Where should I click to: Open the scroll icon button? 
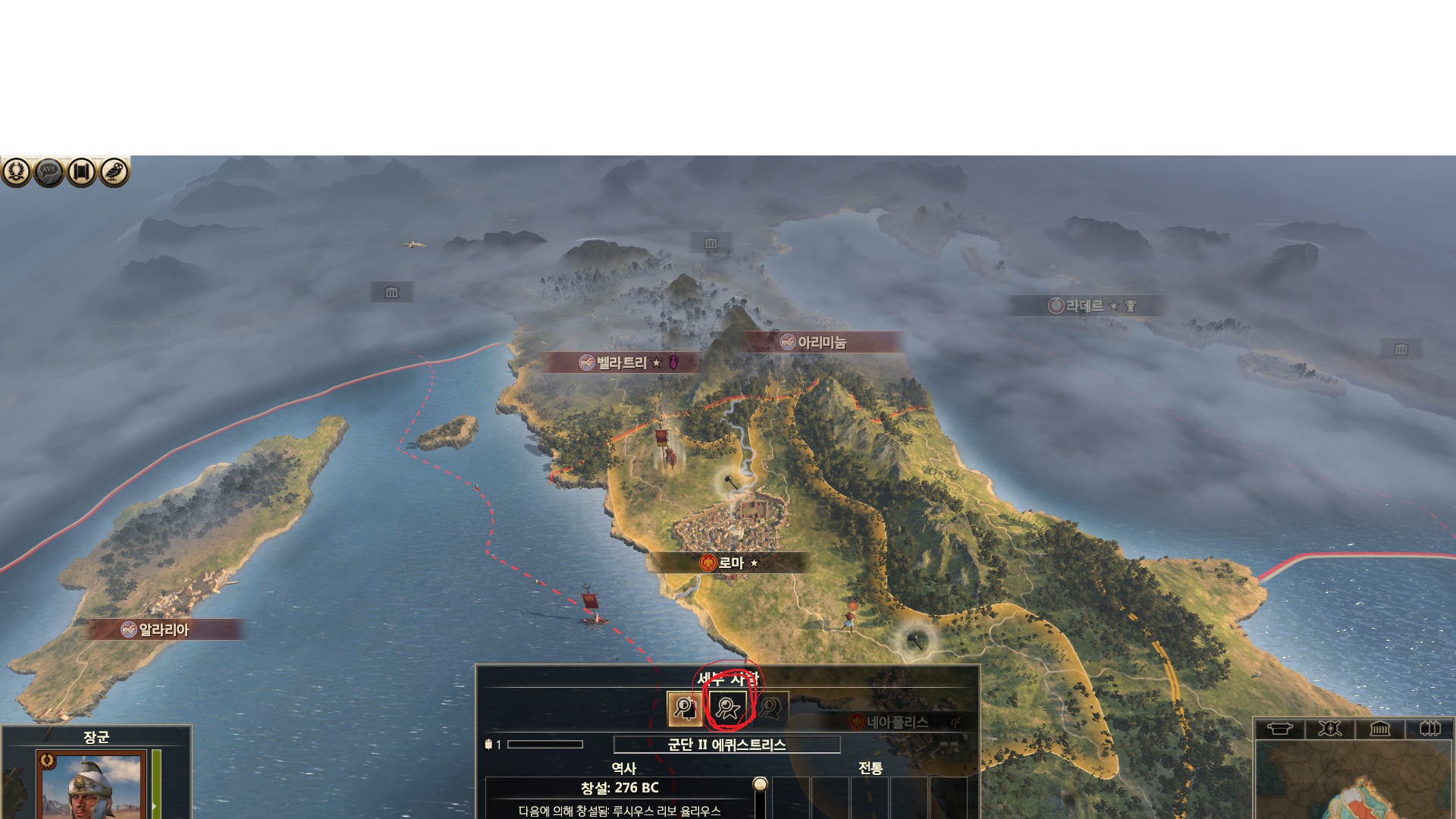tap(82, 172)
